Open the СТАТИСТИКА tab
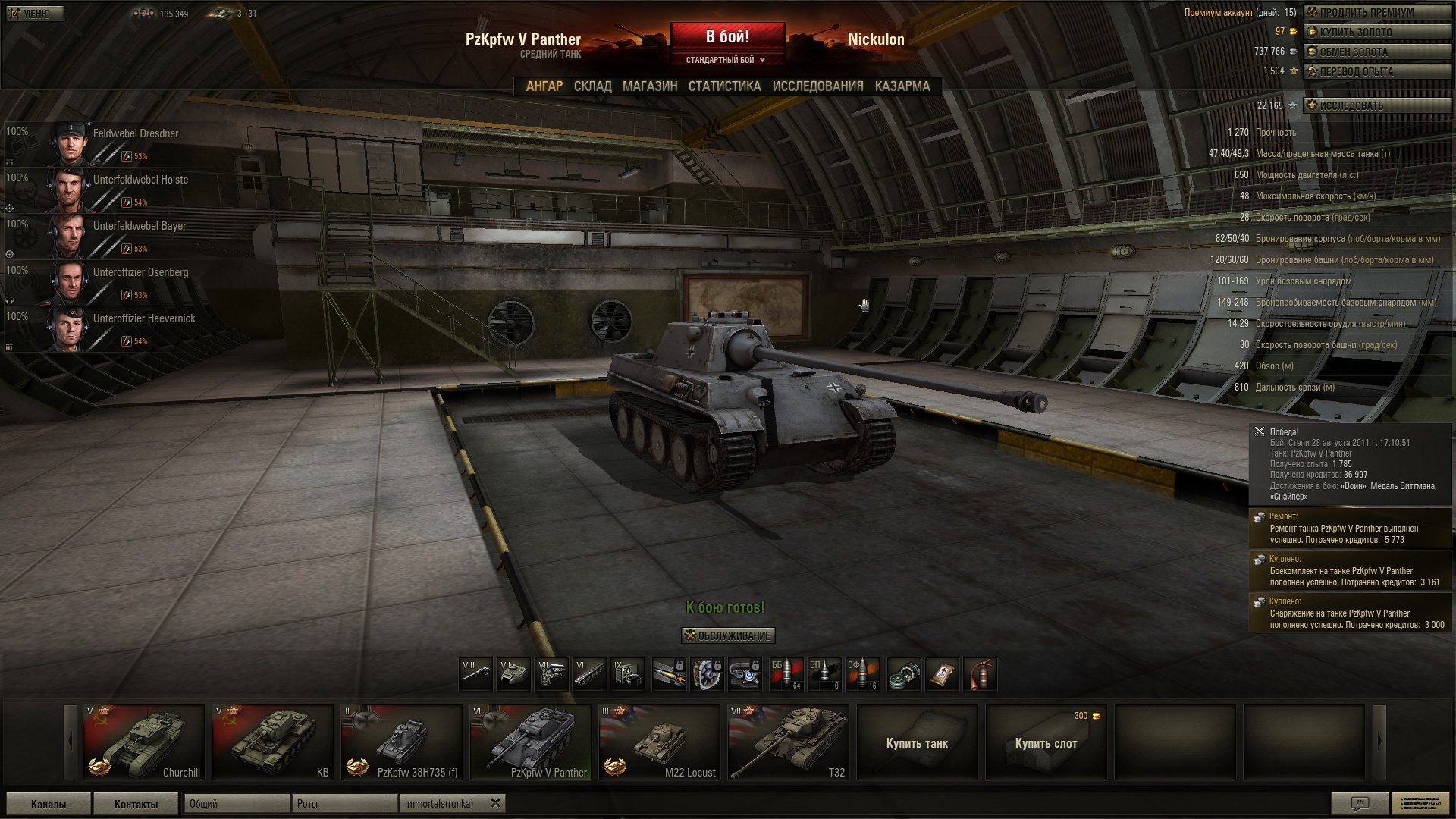The width and height of the screenshot is (1456, 819). click(724, 86)
